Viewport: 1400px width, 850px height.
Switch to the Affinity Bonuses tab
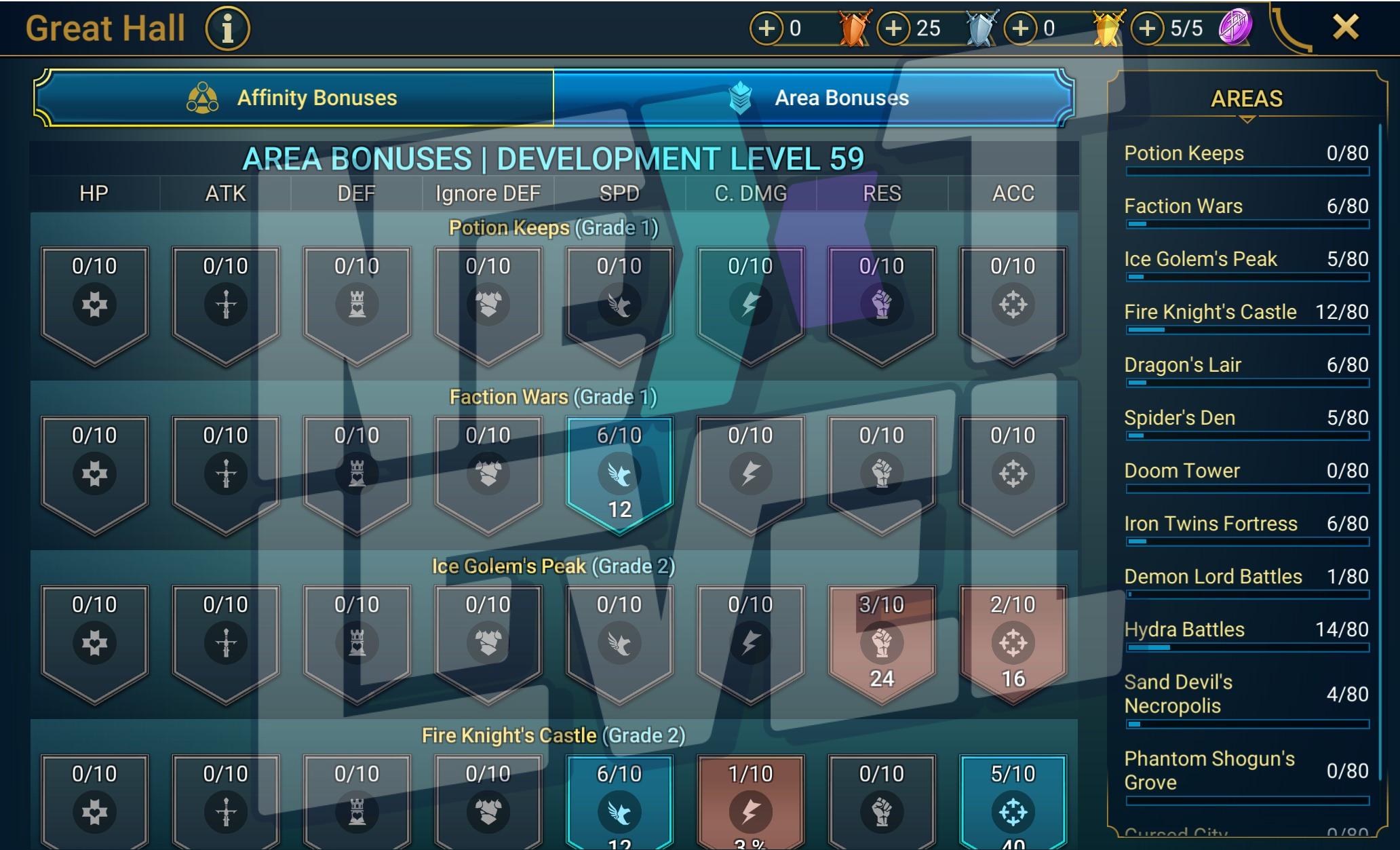(x=294, y=98)
